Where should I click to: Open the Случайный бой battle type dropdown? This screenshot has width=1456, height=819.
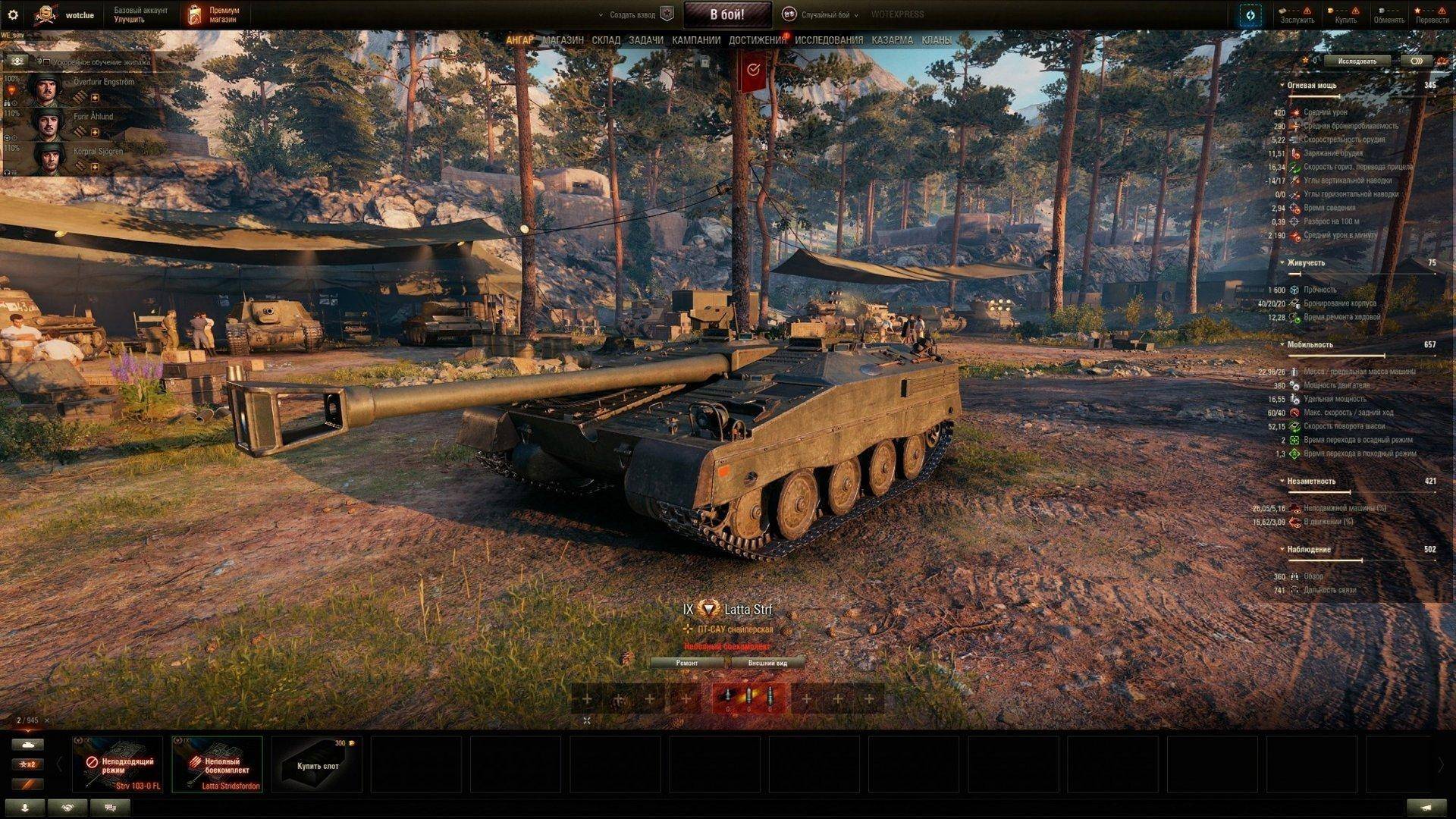[x=827, y=14]
